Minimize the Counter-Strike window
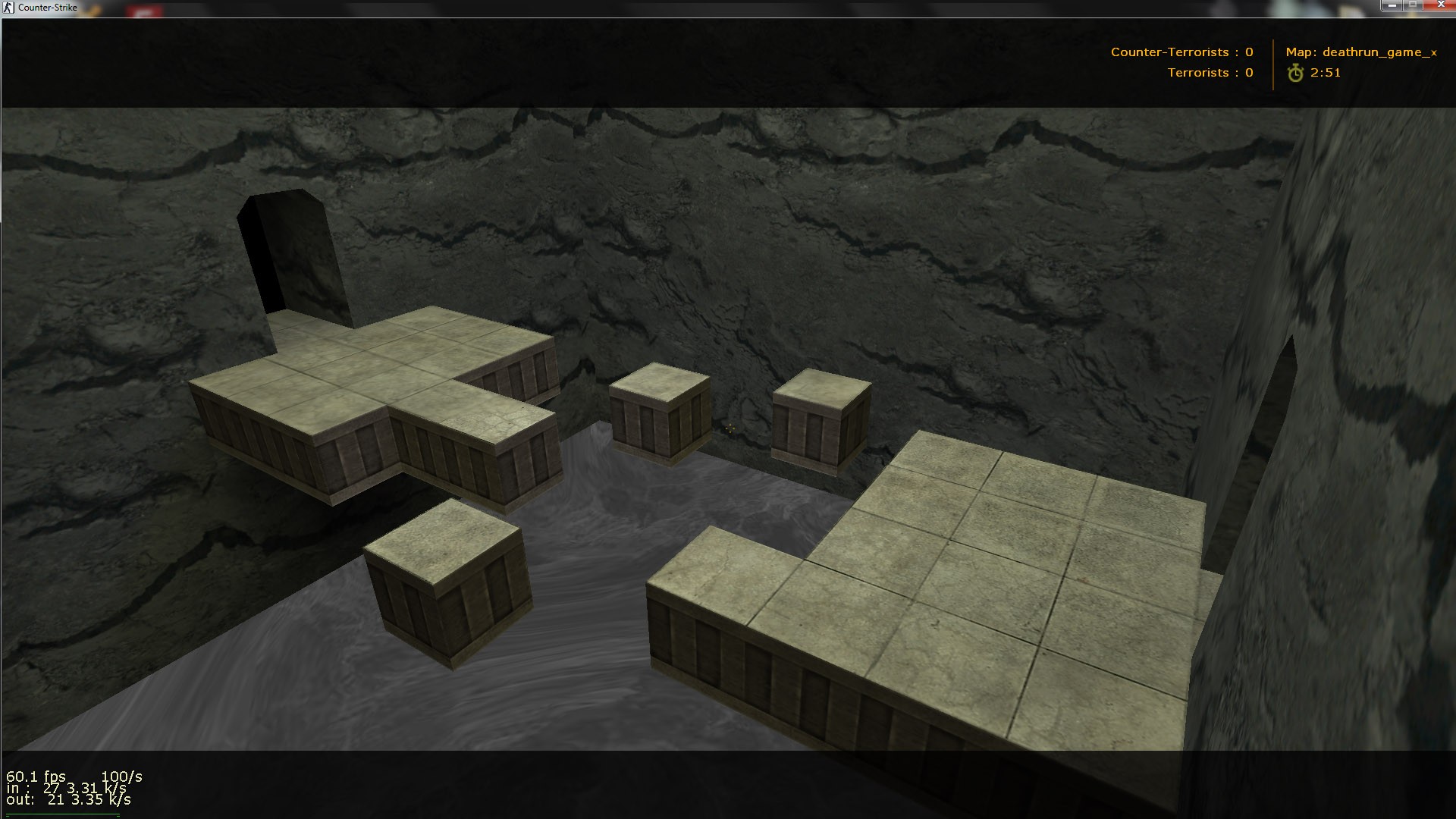 1392,5
